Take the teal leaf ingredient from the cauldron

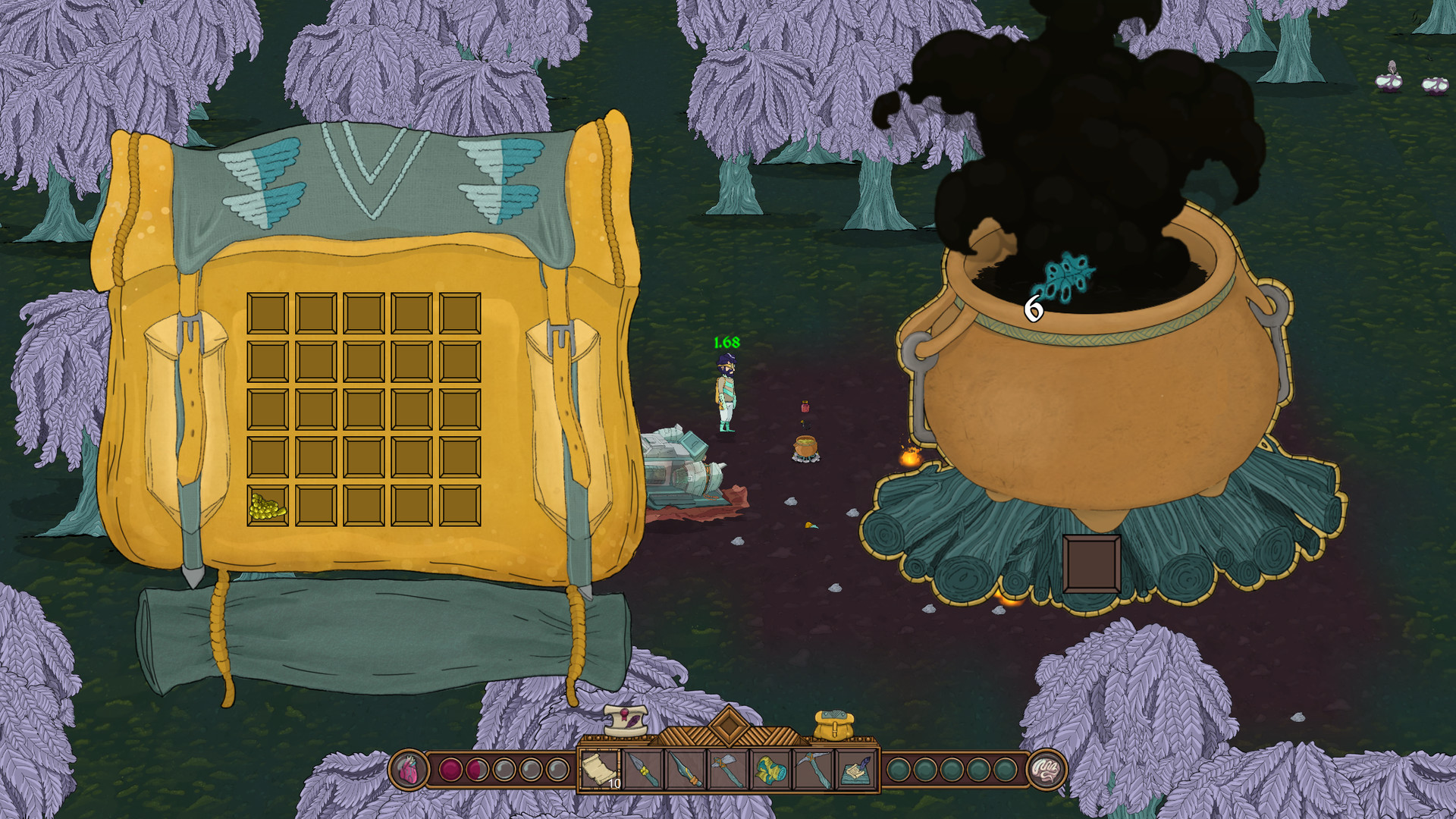(x=1064, y=277)
